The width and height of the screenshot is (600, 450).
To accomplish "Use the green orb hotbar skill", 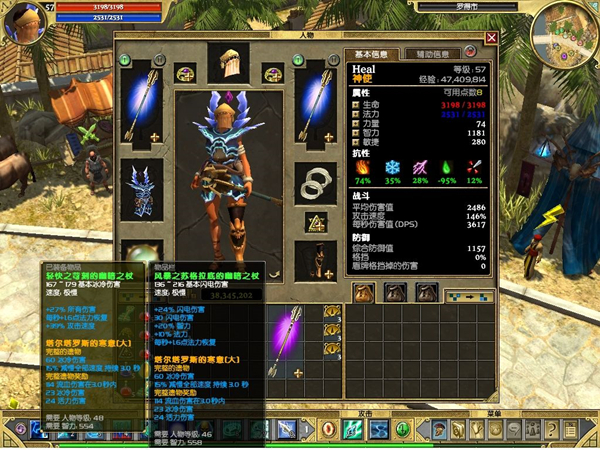I will (x=401, y=429).
